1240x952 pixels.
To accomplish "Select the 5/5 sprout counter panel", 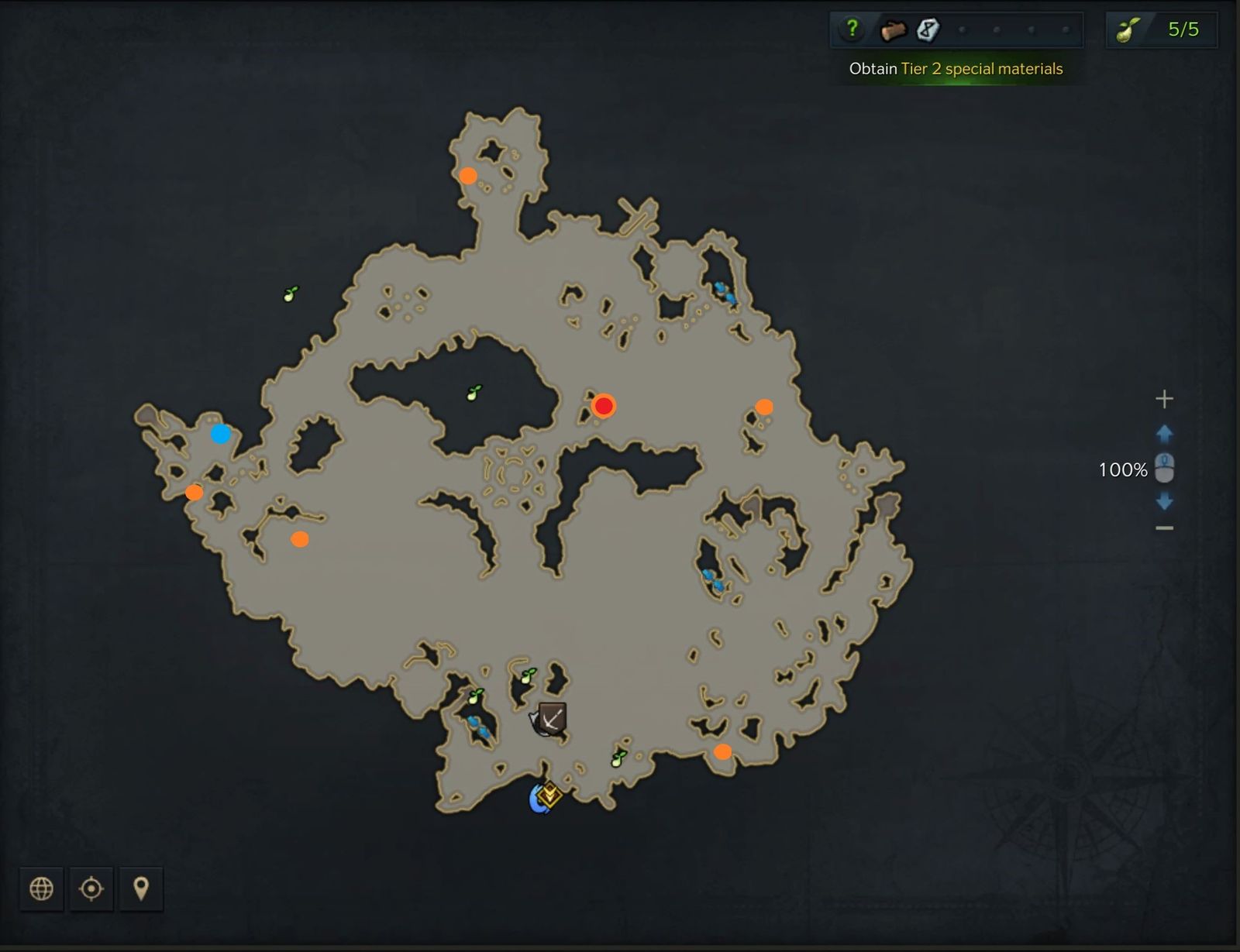I will [x=1161, y=29].
